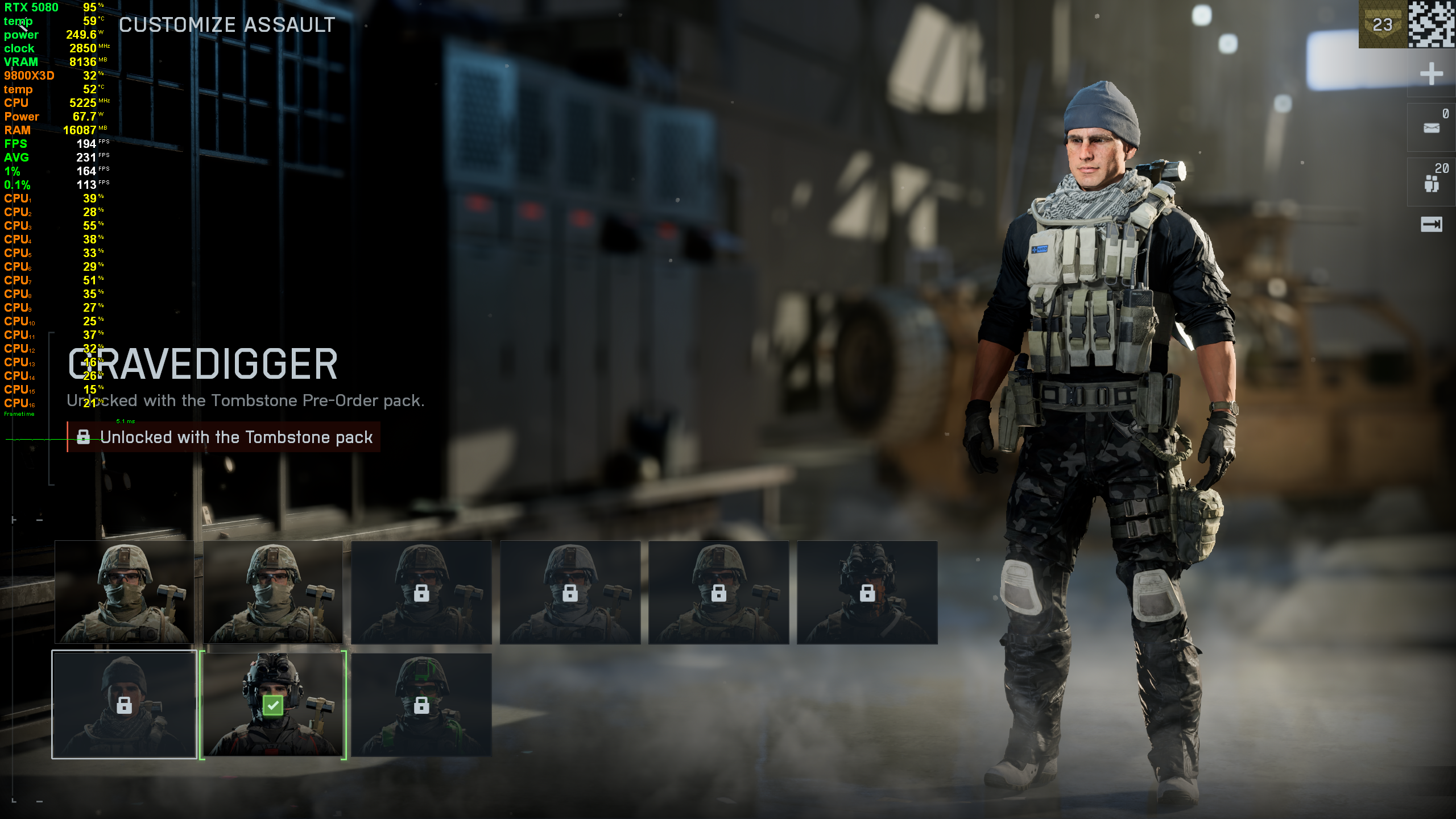Screen dimensions: 1456x819
Task: Open the player profile avatar
Action: [x=1431, y=24]
